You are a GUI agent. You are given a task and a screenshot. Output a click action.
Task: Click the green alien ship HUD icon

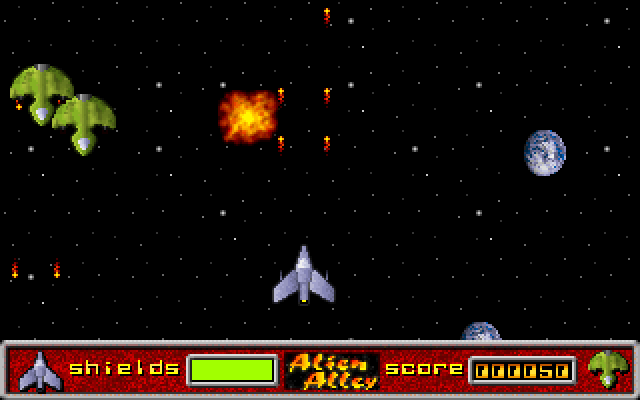[607, 369]
